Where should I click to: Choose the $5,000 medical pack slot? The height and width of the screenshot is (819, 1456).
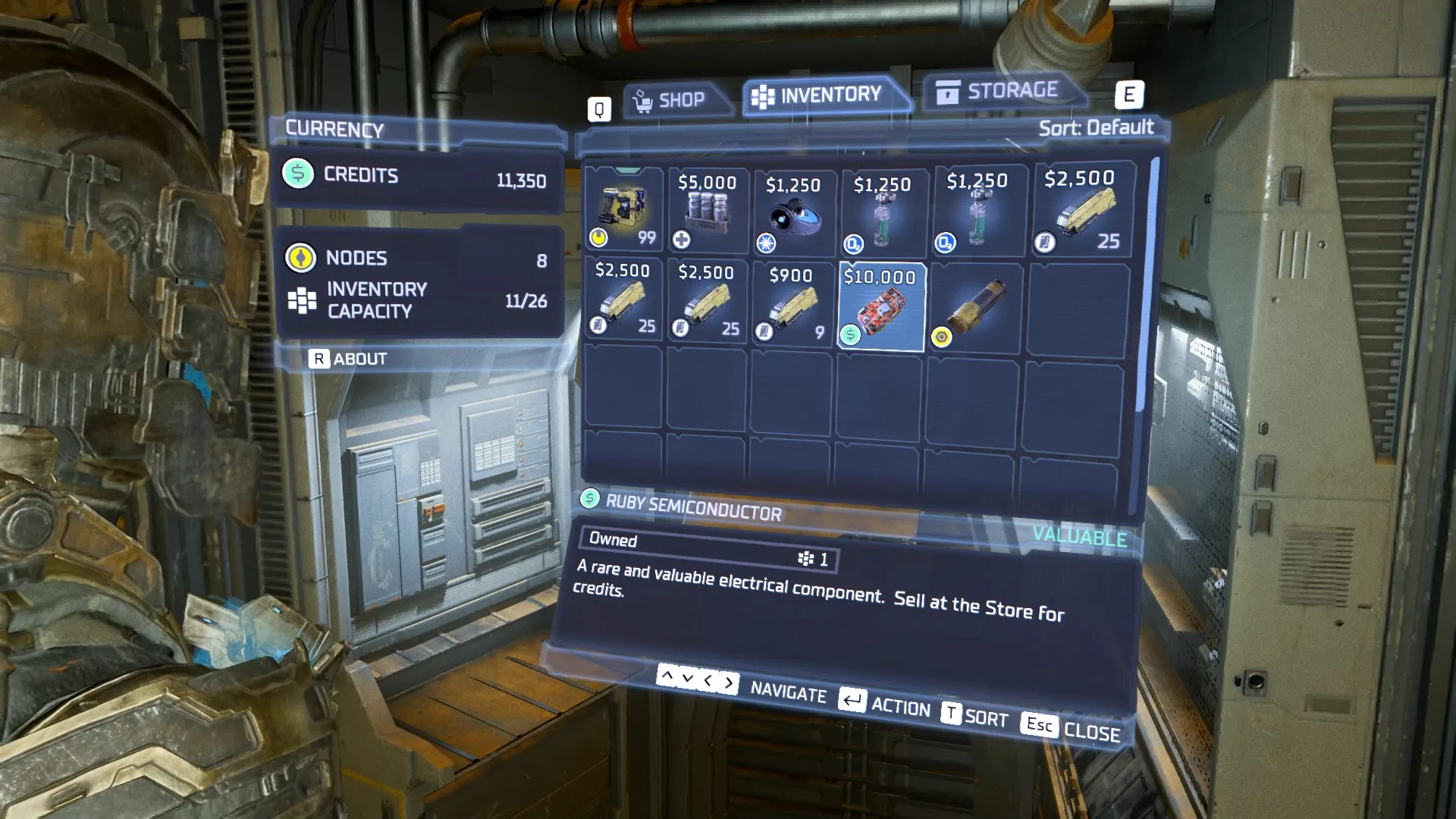tap(708, 210)
